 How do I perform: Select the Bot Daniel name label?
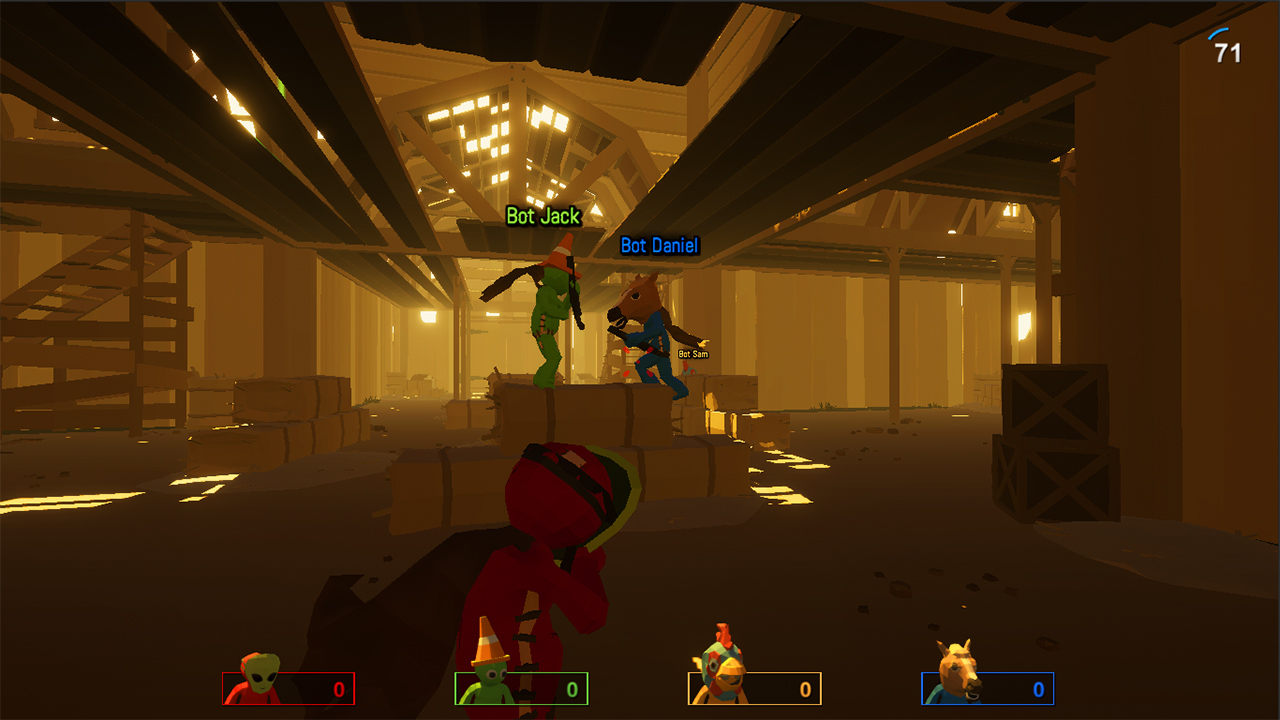click(658, 246)
